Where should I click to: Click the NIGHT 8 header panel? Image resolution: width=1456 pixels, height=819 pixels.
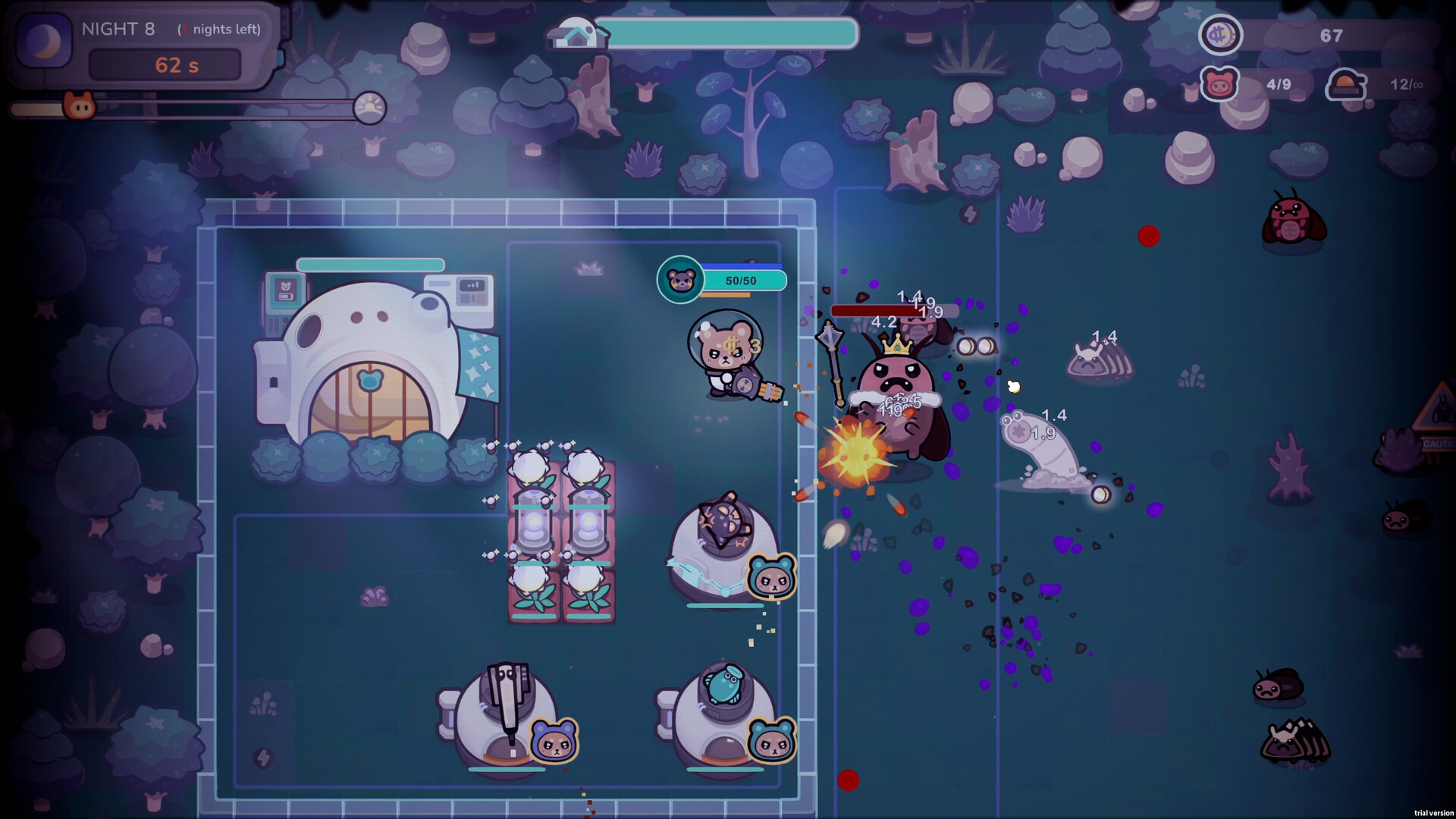[x=118, y=30]
